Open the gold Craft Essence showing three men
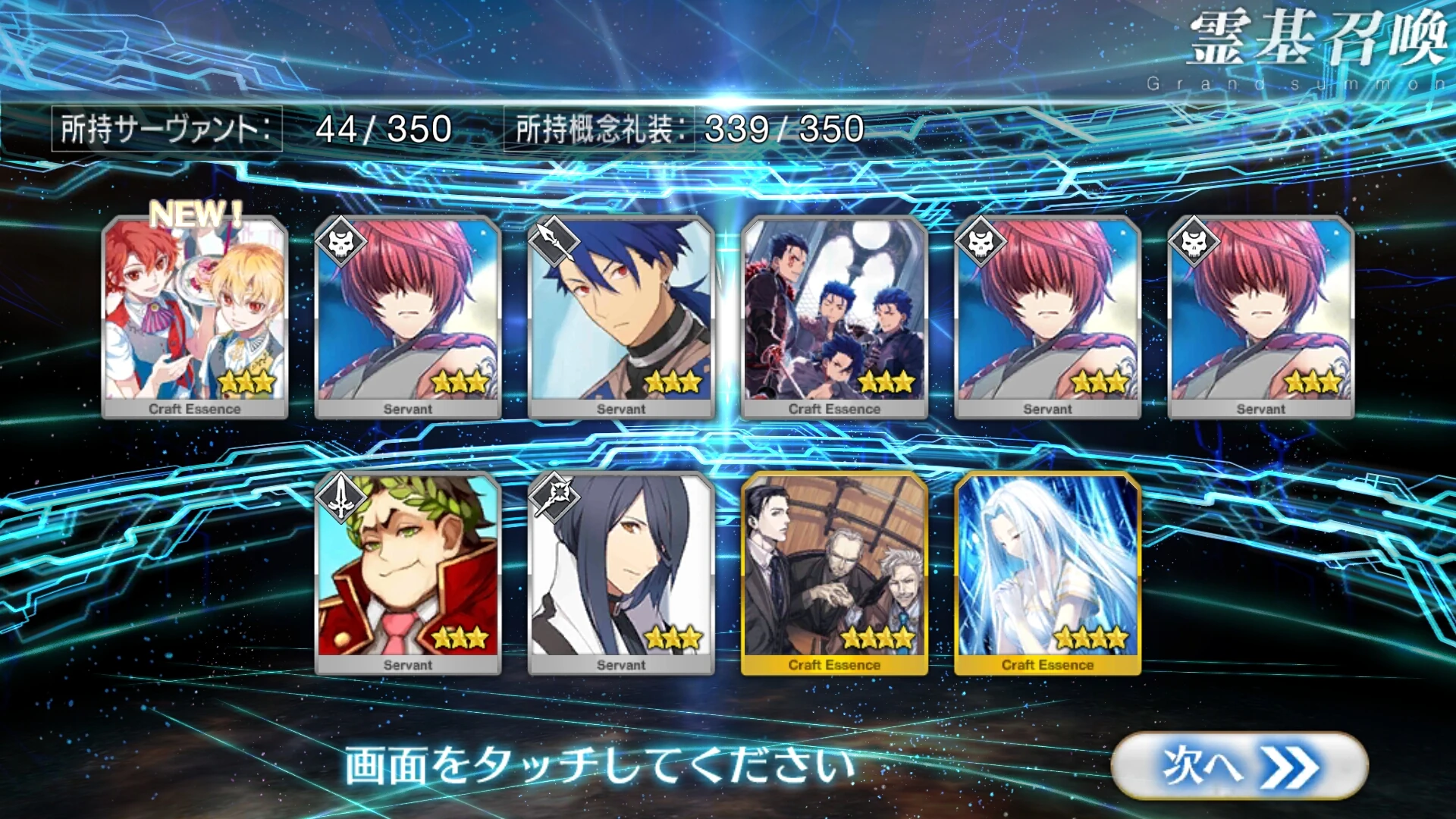 pos(833,573)
